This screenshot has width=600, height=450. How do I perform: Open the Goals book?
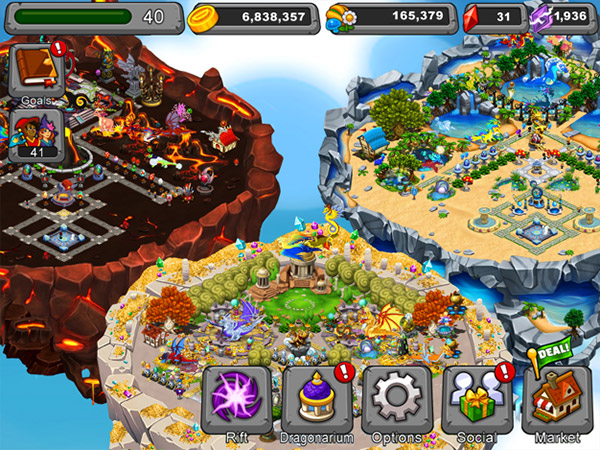click(35, 72)
